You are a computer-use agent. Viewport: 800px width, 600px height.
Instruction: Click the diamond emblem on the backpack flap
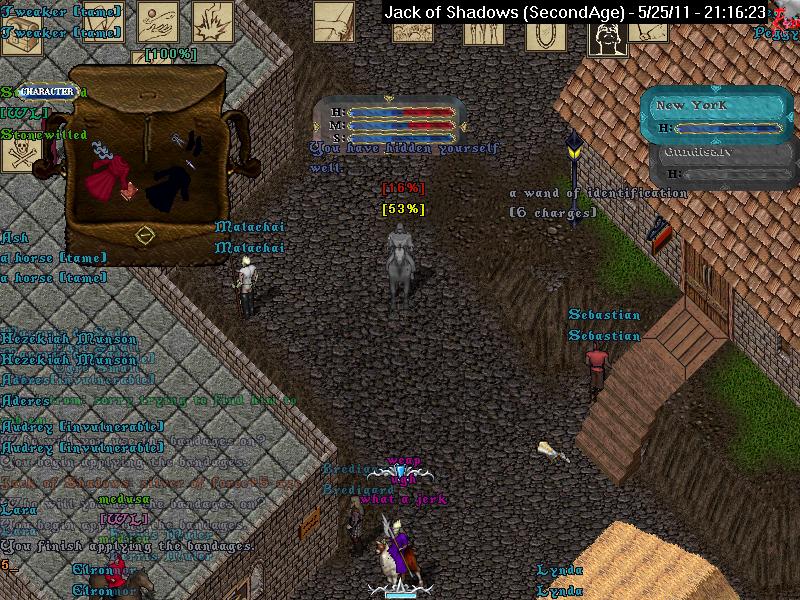point(145,235)
